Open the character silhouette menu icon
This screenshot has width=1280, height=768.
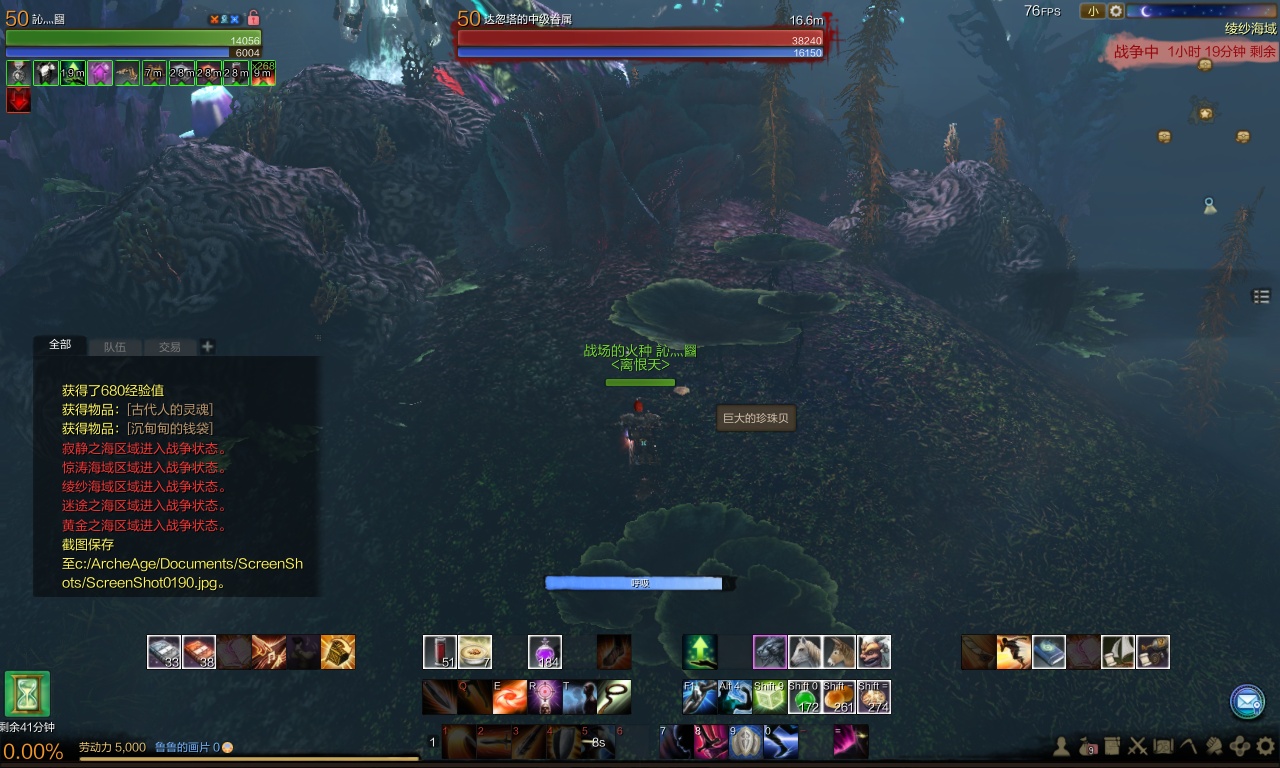coord(1061,746)
